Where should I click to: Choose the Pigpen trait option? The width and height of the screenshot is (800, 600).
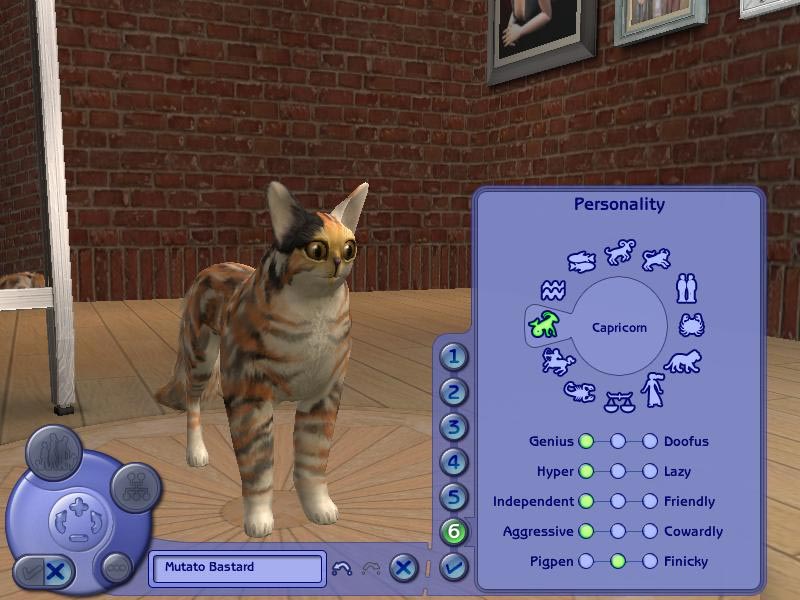pos(586,561)
